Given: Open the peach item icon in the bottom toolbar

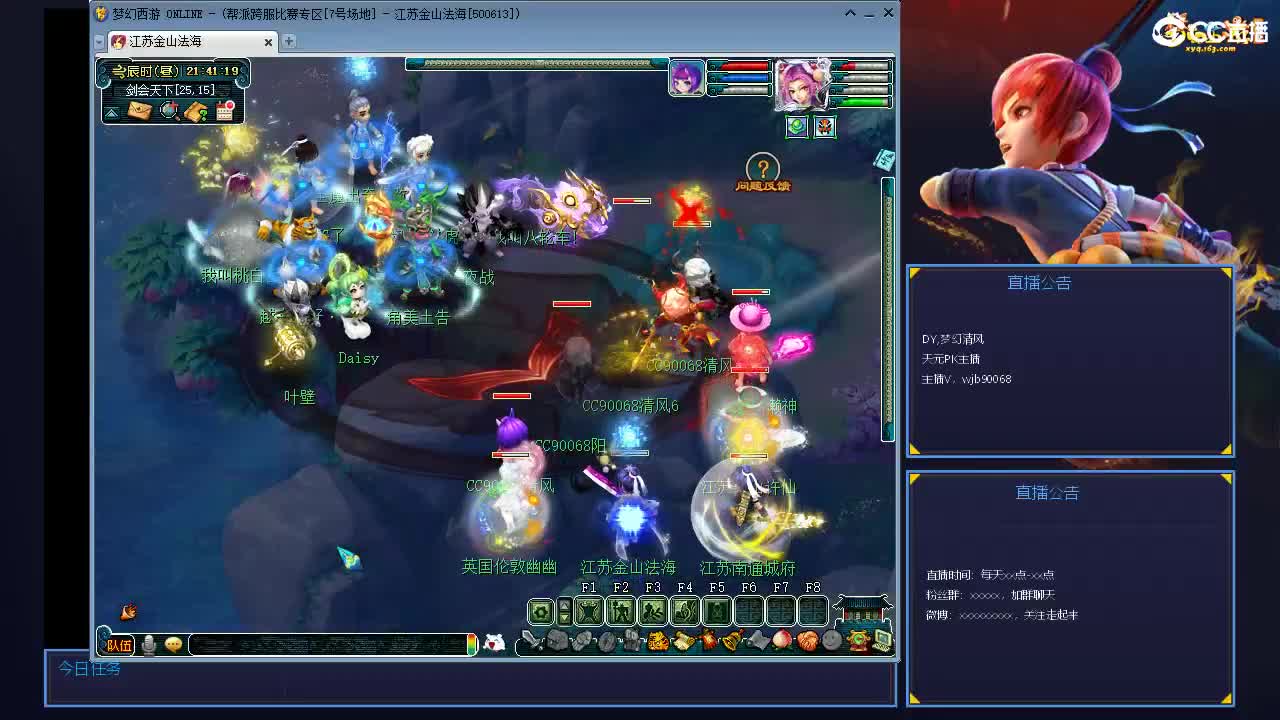Looking at the screenshot, I should pos(782,640).
